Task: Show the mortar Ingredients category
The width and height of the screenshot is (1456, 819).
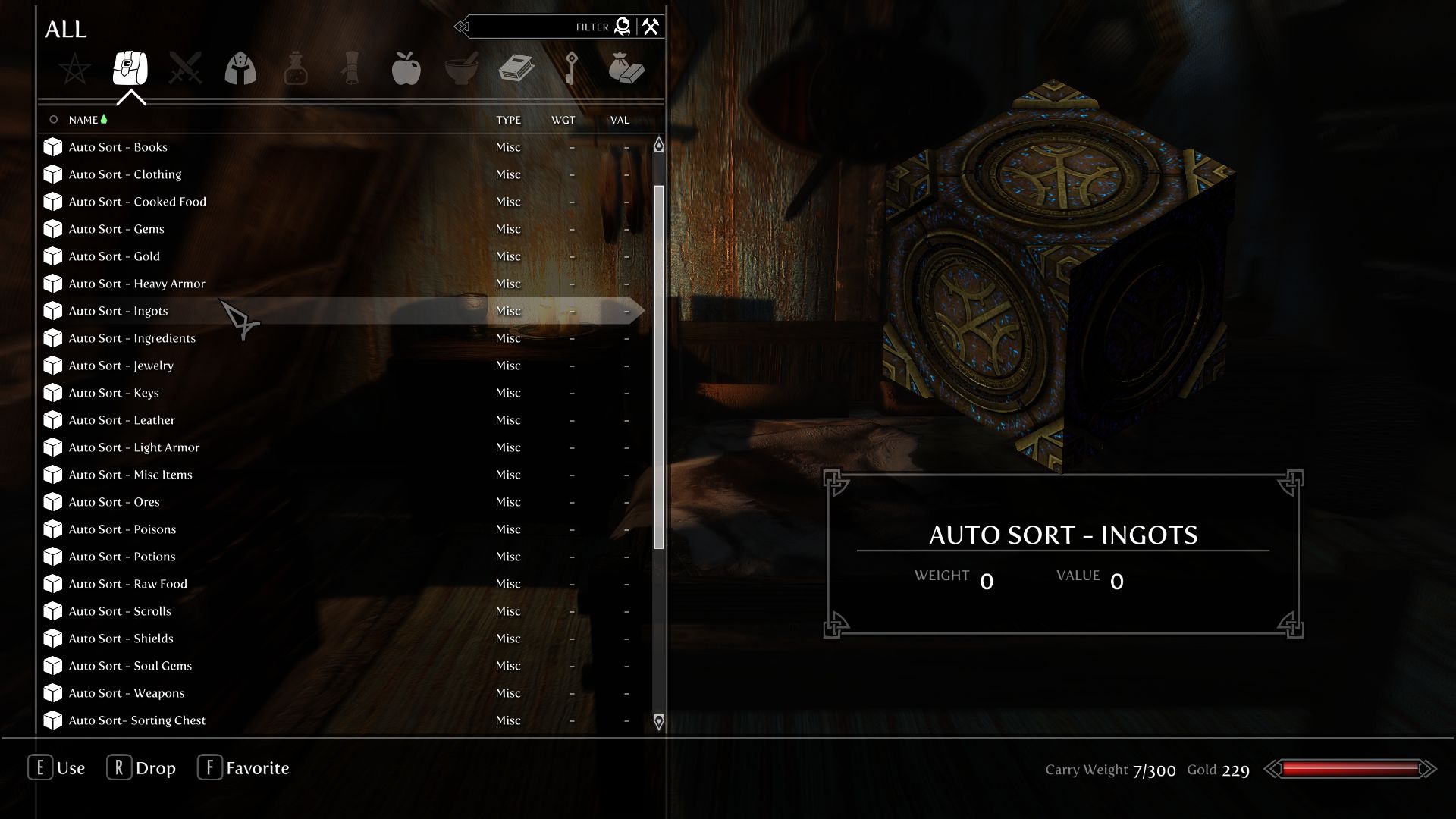Action: point(461,69)
